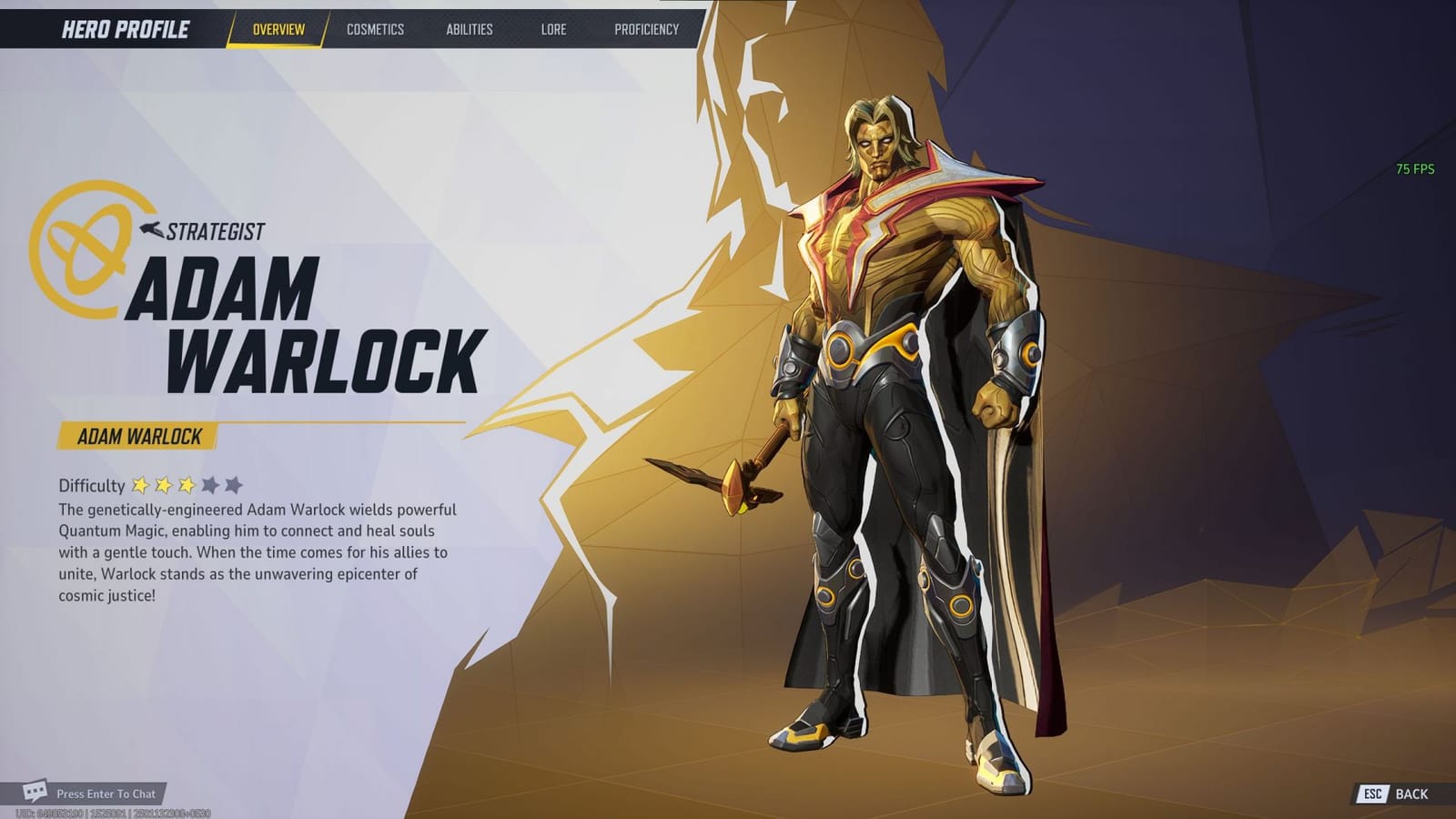View the Lore tab

point(553,28)
